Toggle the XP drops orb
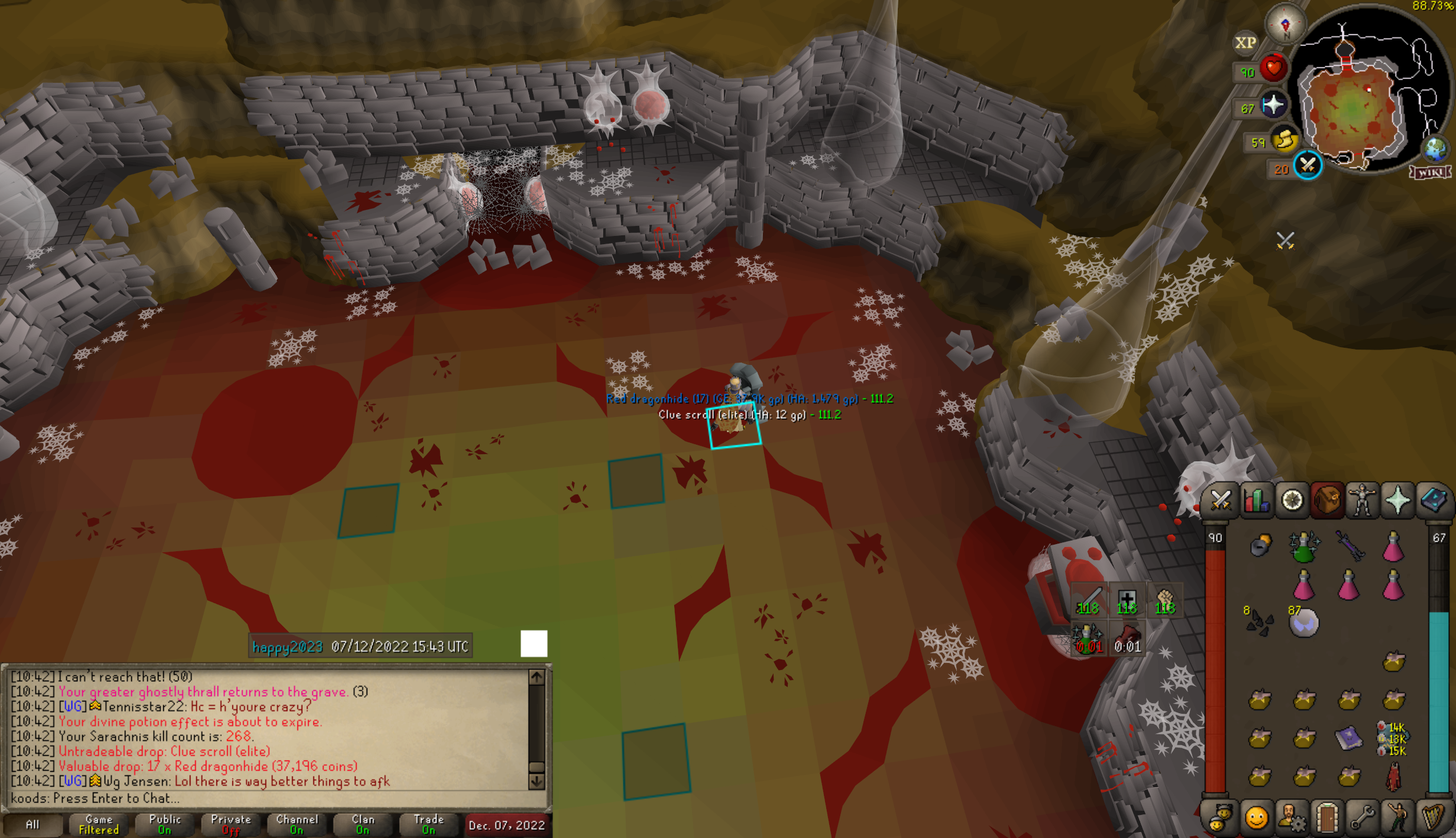Viewport: 1456px width, 838px height. [x=1245, y=43]
